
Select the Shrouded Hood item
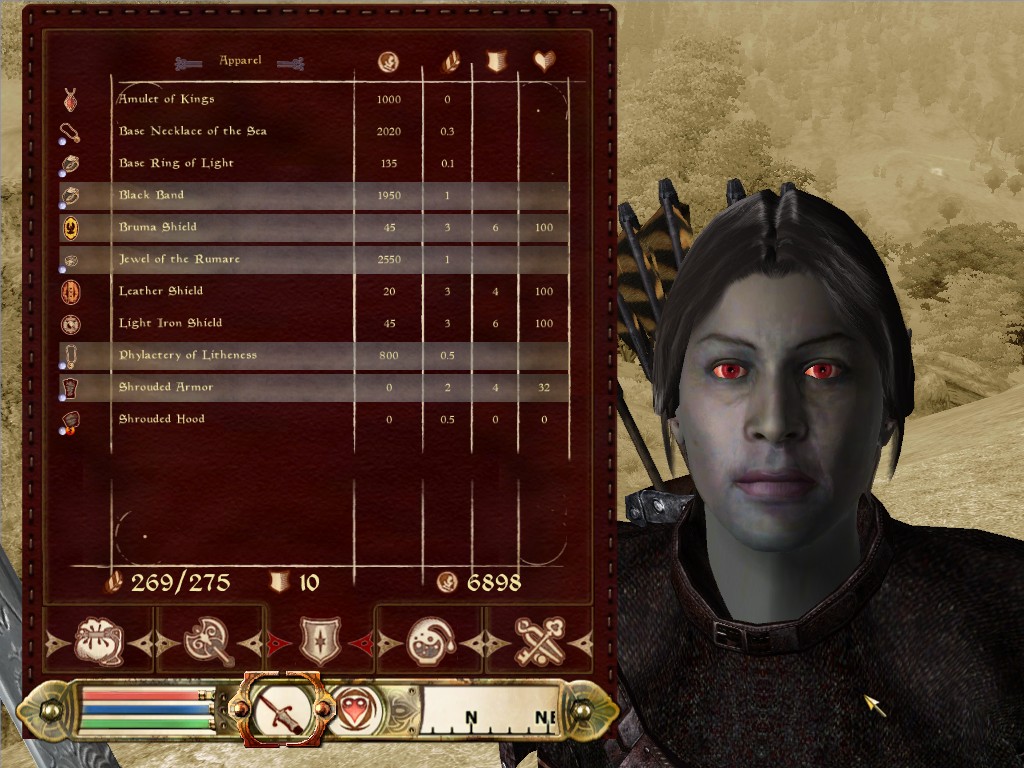pyautogui.click(x=161, y=419)
